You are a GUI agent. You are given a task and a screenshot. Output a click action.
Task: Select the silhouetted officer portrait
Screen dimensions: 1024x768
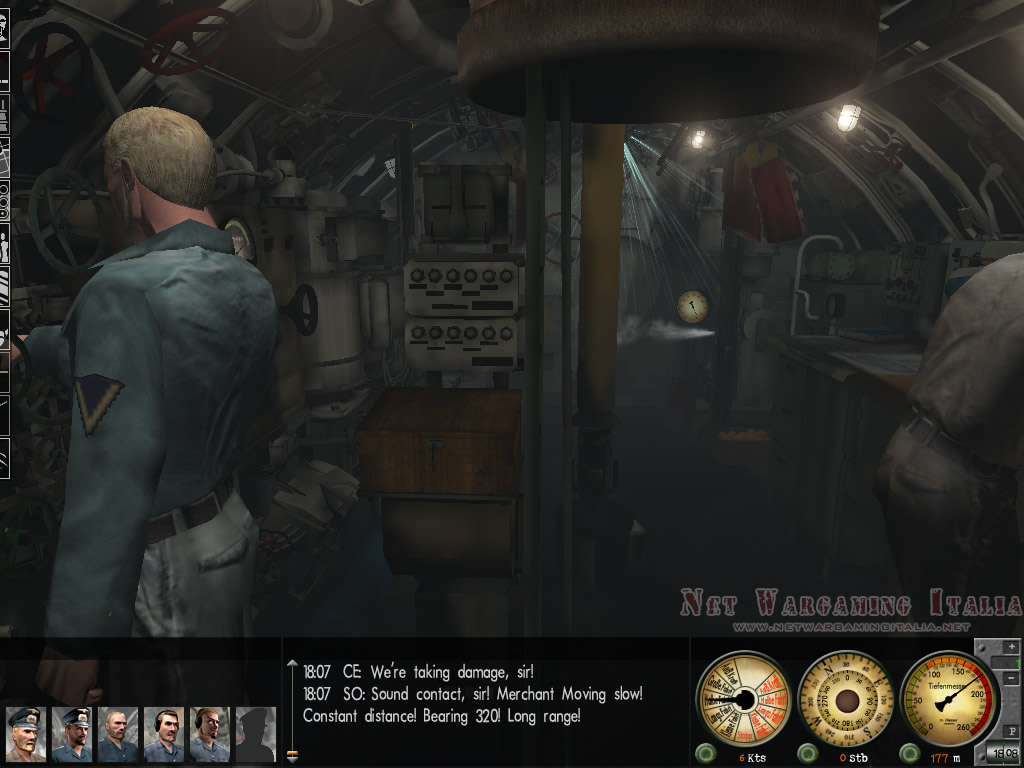click(x=255, y=734)
